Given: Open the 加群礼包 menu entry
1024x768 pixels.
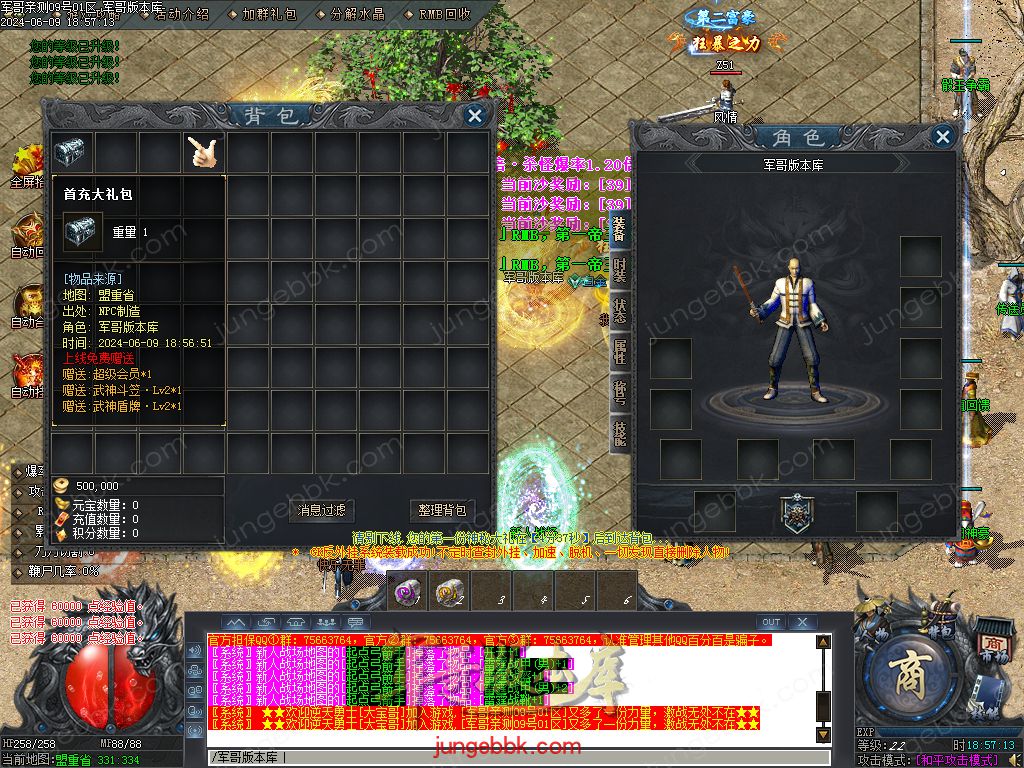Looking at the screenshot, I should point(269,15).
